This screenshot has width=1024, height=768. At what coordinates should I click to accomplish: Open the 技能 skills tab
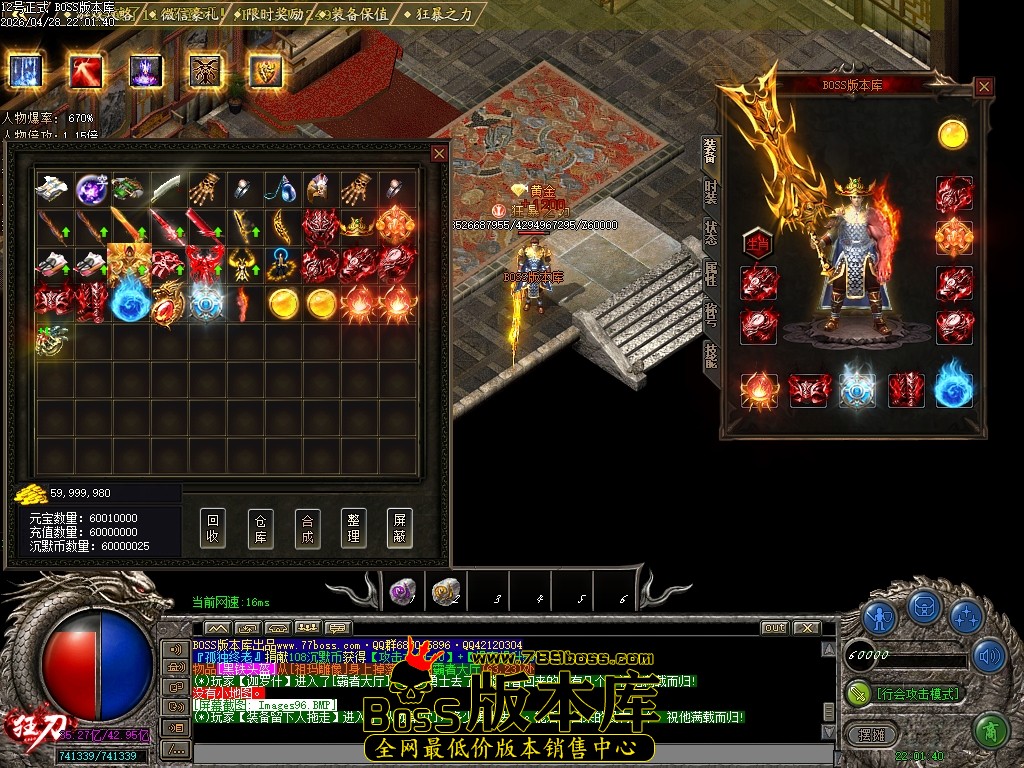click(x=710, y=353)
